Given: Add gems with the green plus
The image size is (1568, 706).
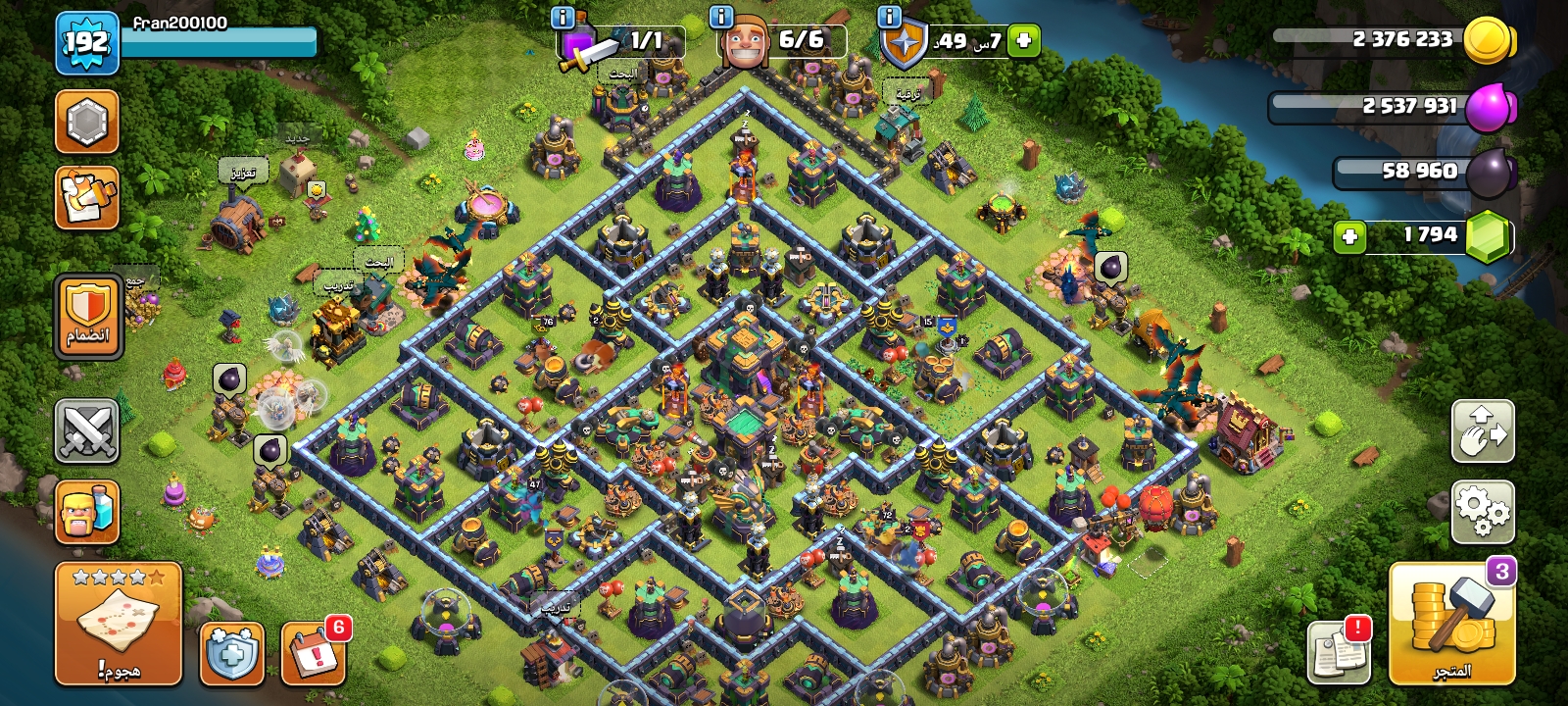Looking at the screenshot, I should click(x=1349, y=236).
